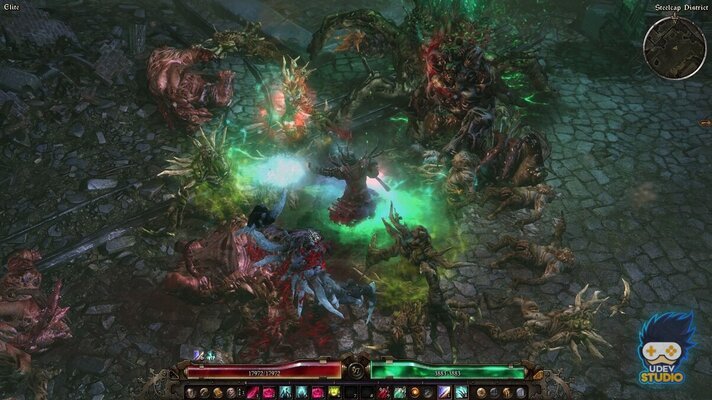Cast the cyan flame skill
Screen dimensions: 712x400
(x=299, y=392)
